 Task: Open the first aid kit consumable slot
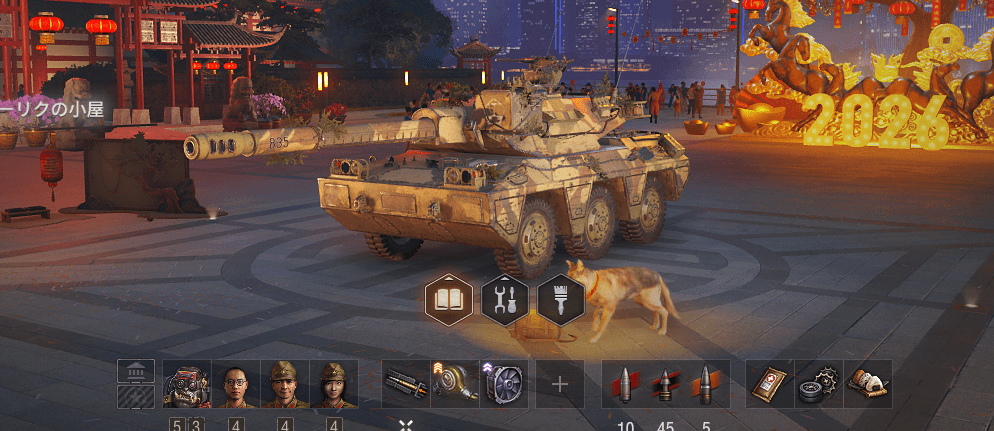click(770, 384)
